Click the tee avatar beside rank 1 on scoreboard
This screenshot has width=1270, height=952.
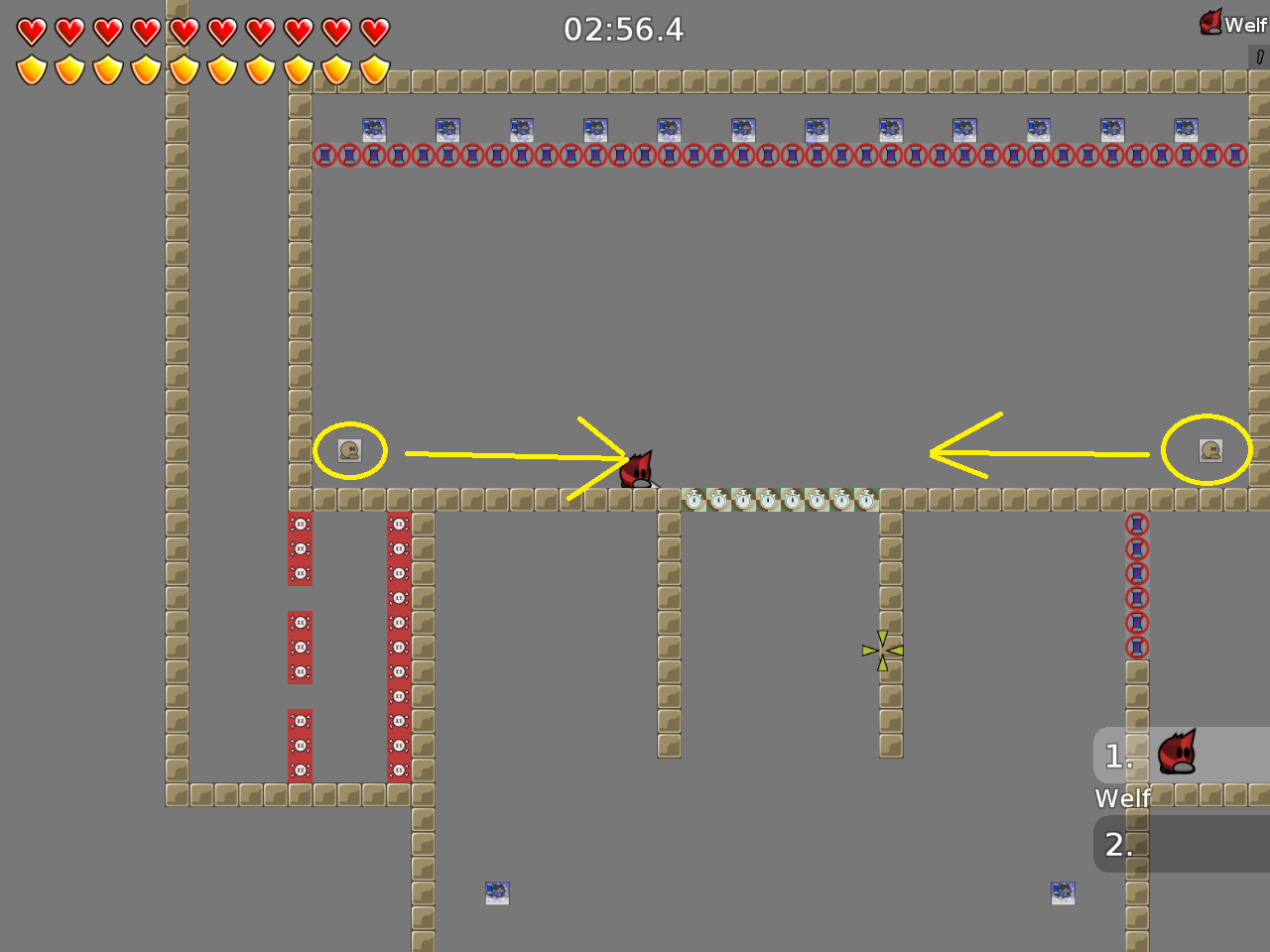click(1179, 754)
